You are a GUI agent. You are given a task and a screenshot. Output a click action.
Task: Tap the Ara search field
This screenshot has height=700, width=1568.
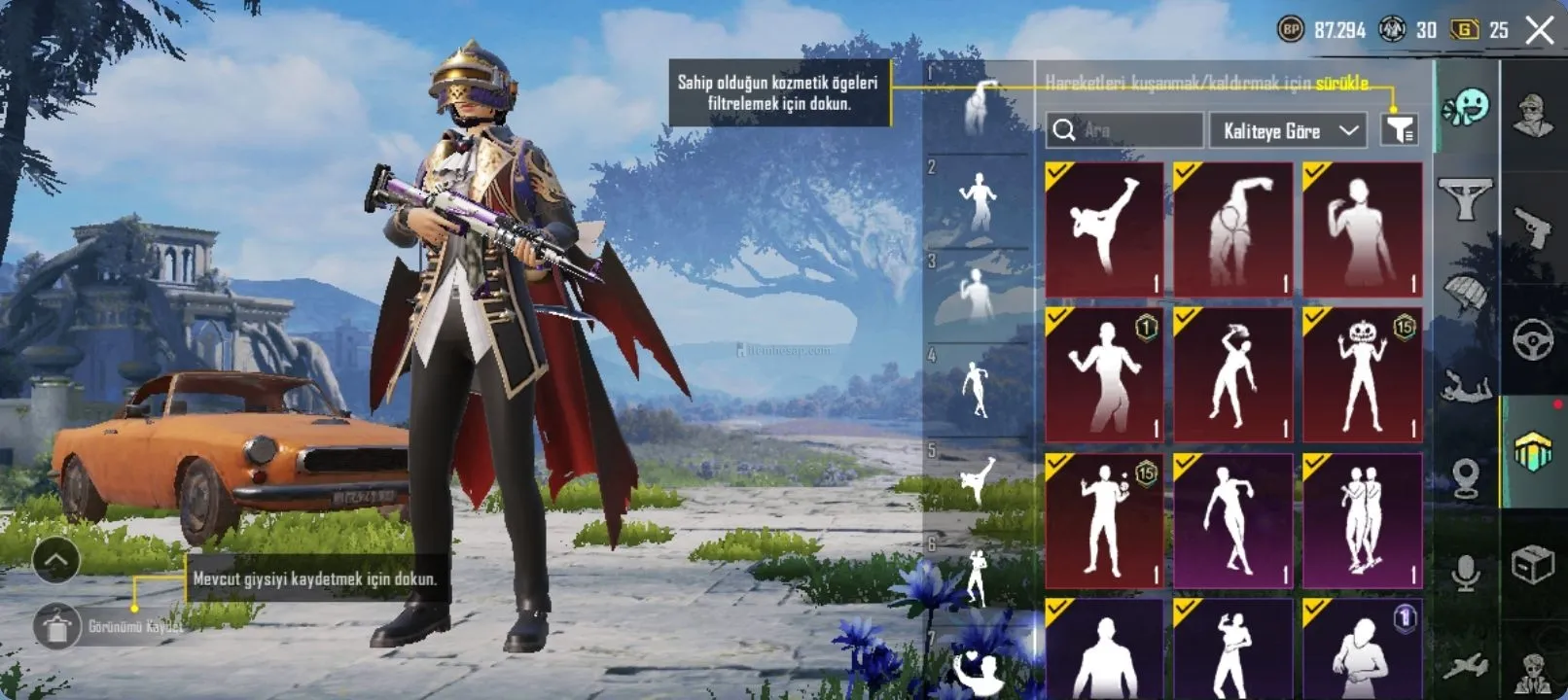pos(1125,130)
